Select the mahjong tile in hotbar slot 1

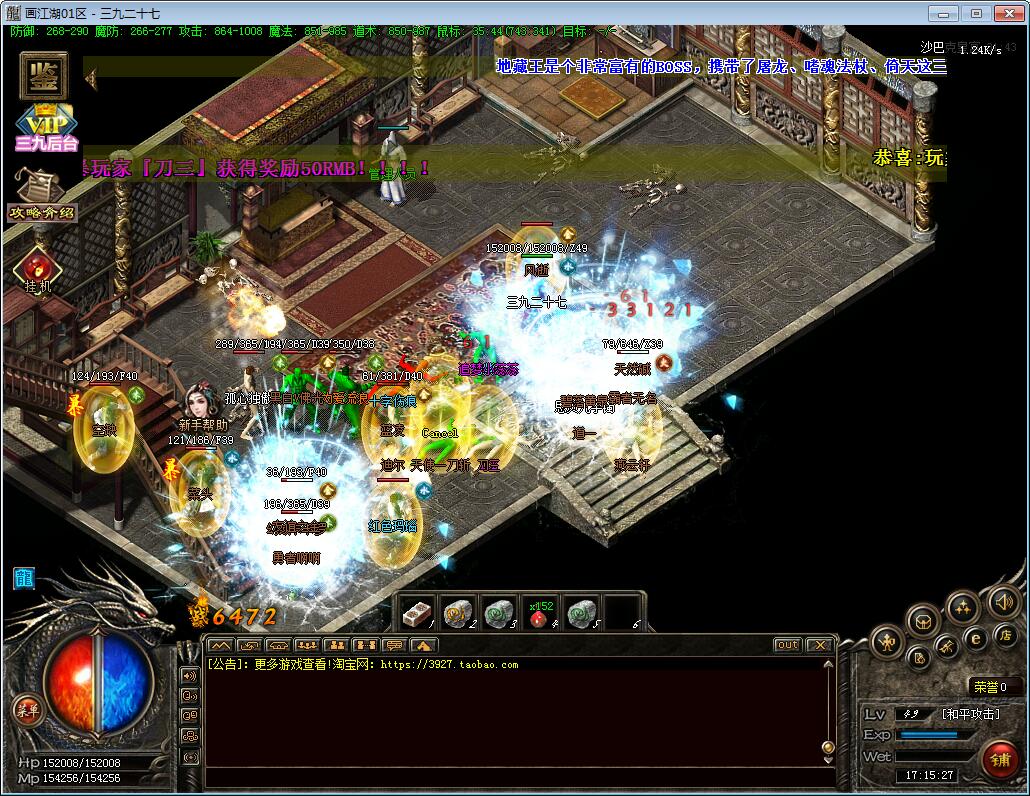(x=417, y=613)
